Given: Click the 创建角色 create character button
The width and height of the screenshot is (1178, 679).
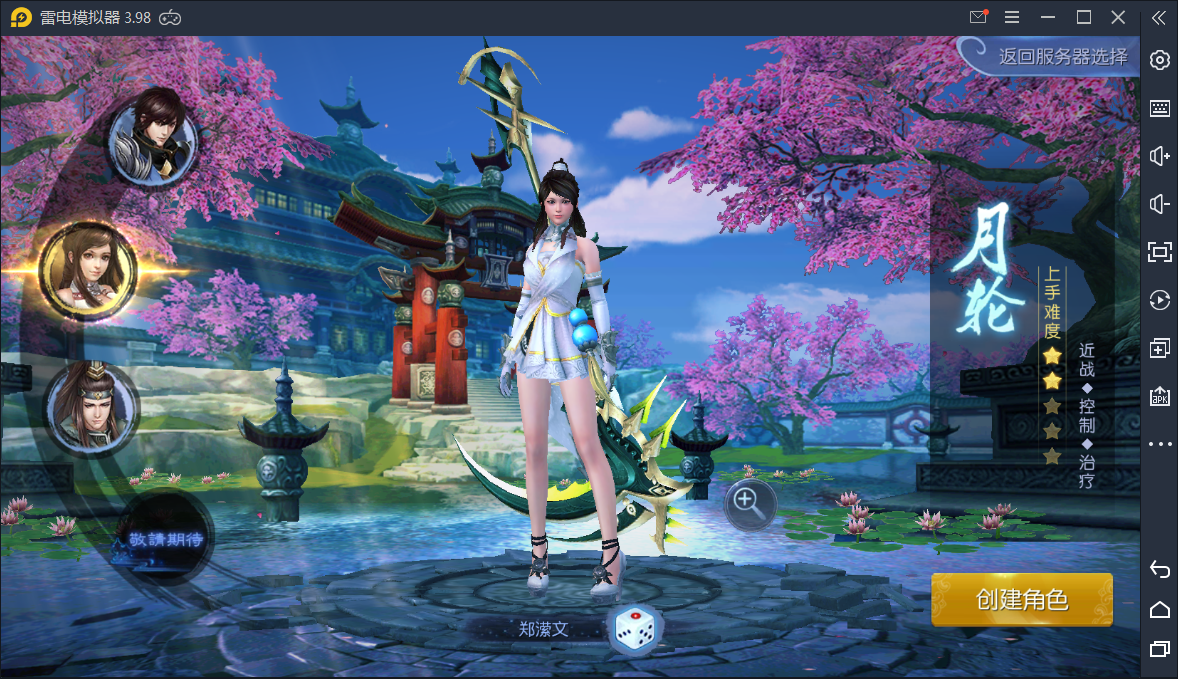Looking at the screenshot, I should 1021,600.
